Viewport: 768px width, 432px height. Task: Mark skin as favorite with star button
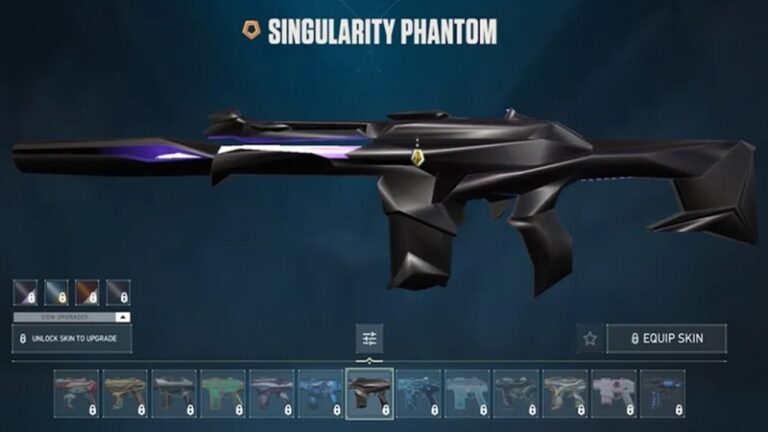(590, 338)
